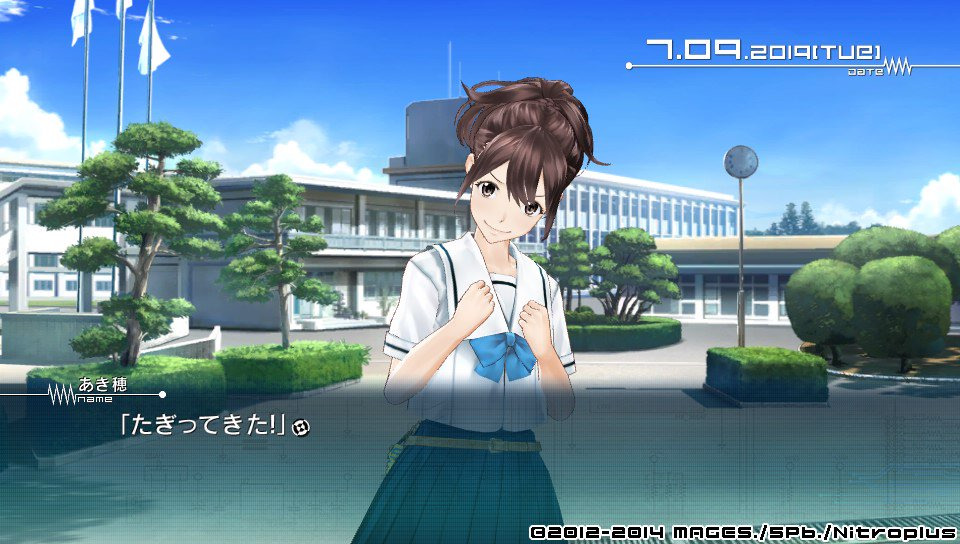Click the dialogue advance indicator after the text
Viewport: 960px width, 544px height.
pyautogui.click(x=301, y=427)
